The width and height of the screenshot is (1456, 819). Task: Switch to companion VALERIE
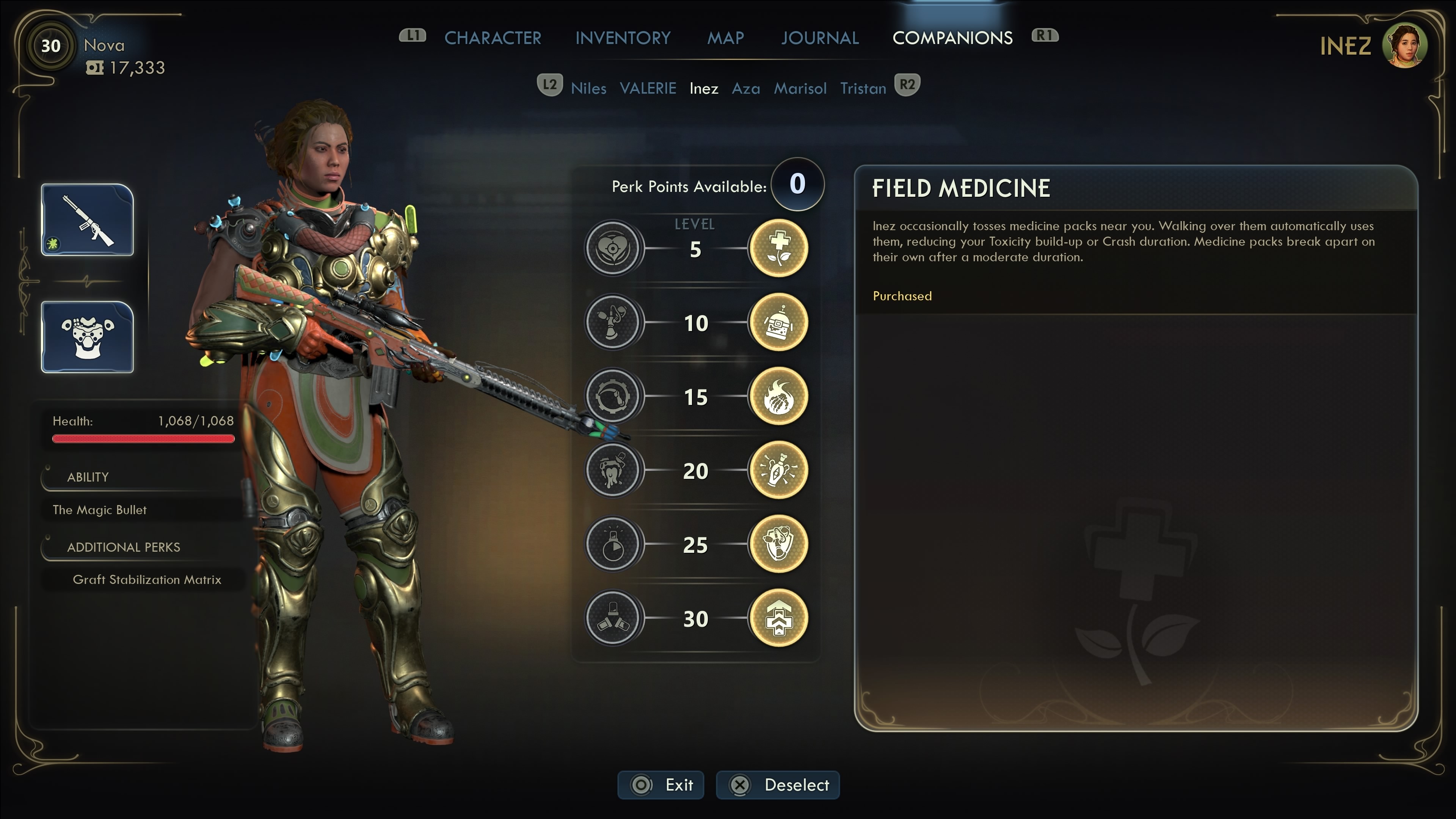pyautogui.click(x=648, y=88)
